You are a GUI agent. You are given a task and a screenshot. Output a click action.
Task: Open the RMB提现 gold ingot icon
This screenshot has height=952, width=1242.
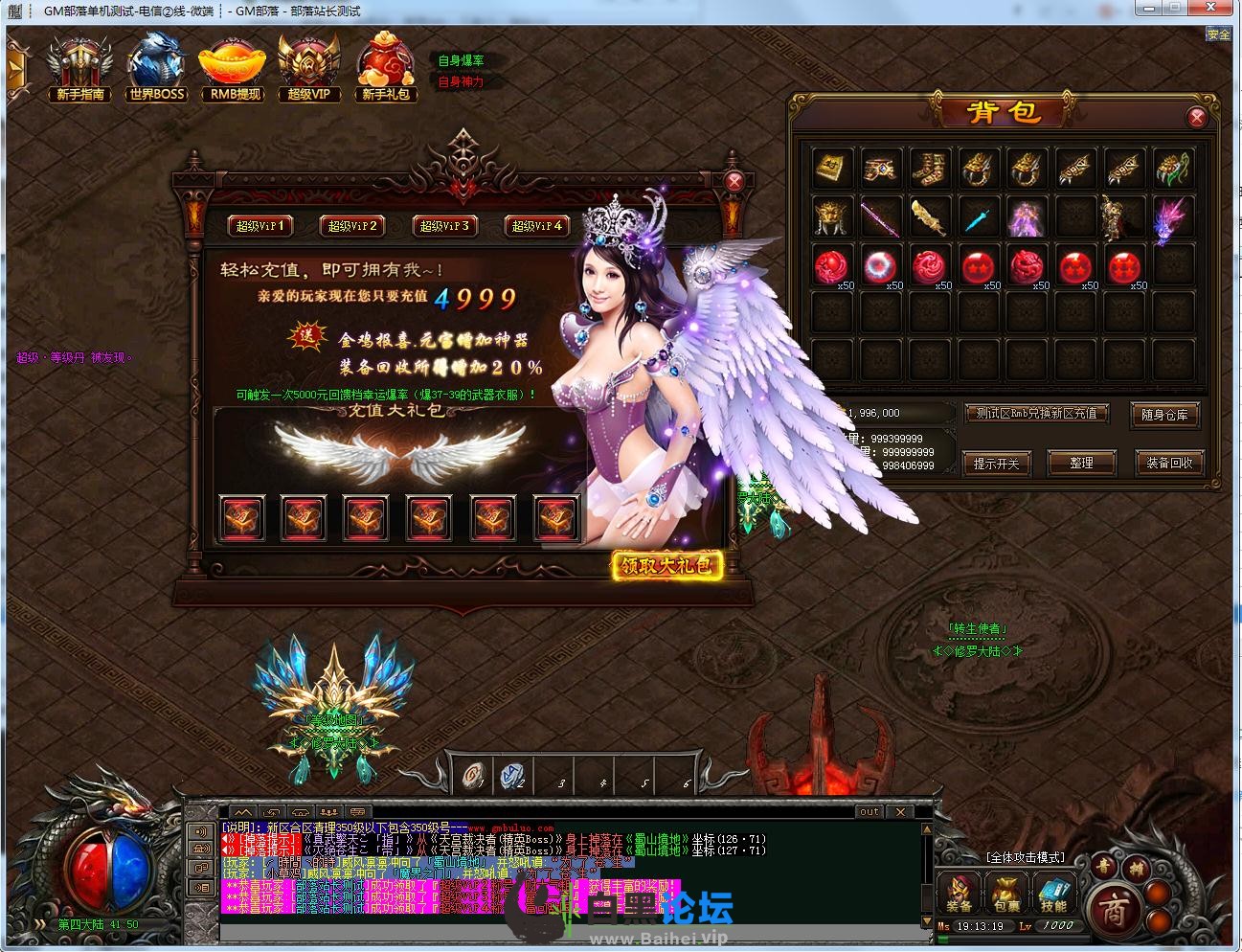pos(235,67)
